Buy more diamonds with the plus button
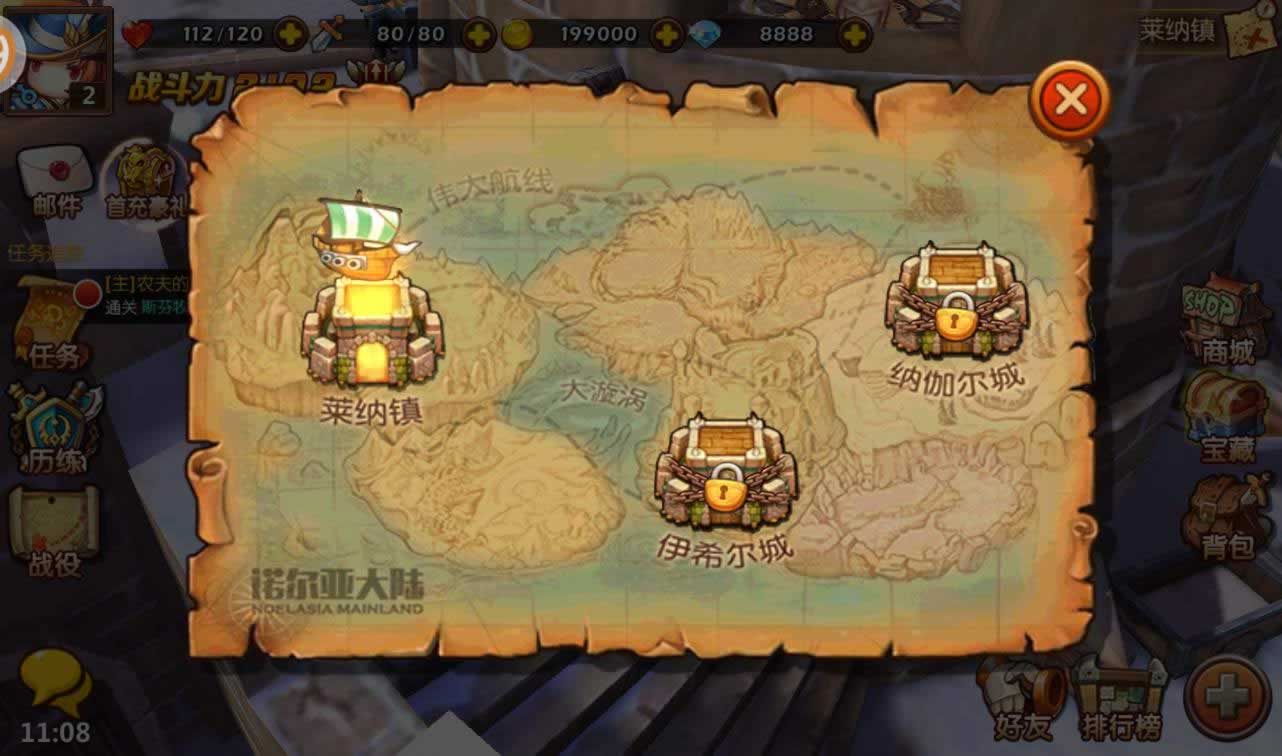The width and height of the screenshot is (1282, 756). pos(854,35)
